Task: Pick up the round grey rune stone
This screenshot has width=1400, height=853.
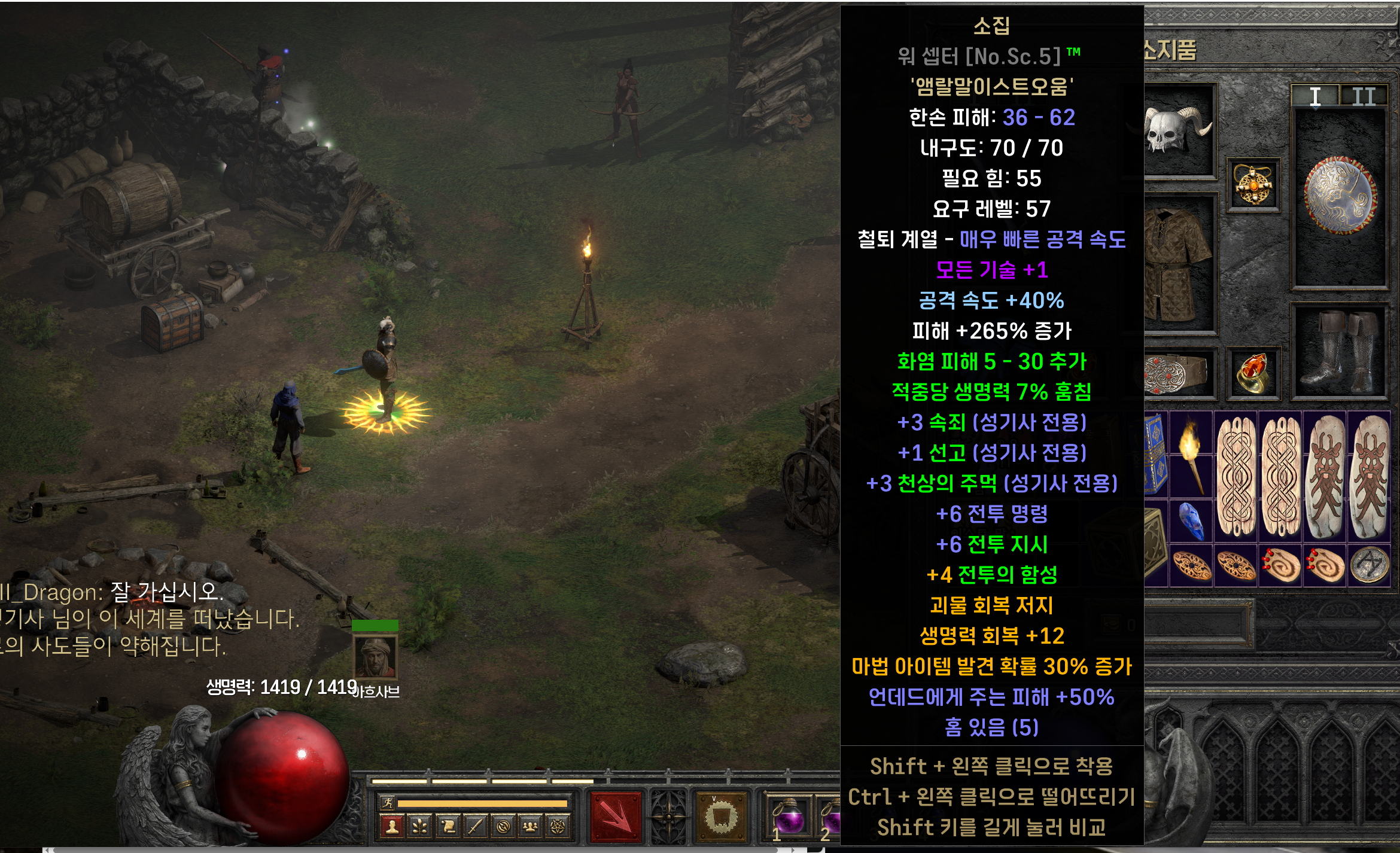Action: tap(1369, 564)
